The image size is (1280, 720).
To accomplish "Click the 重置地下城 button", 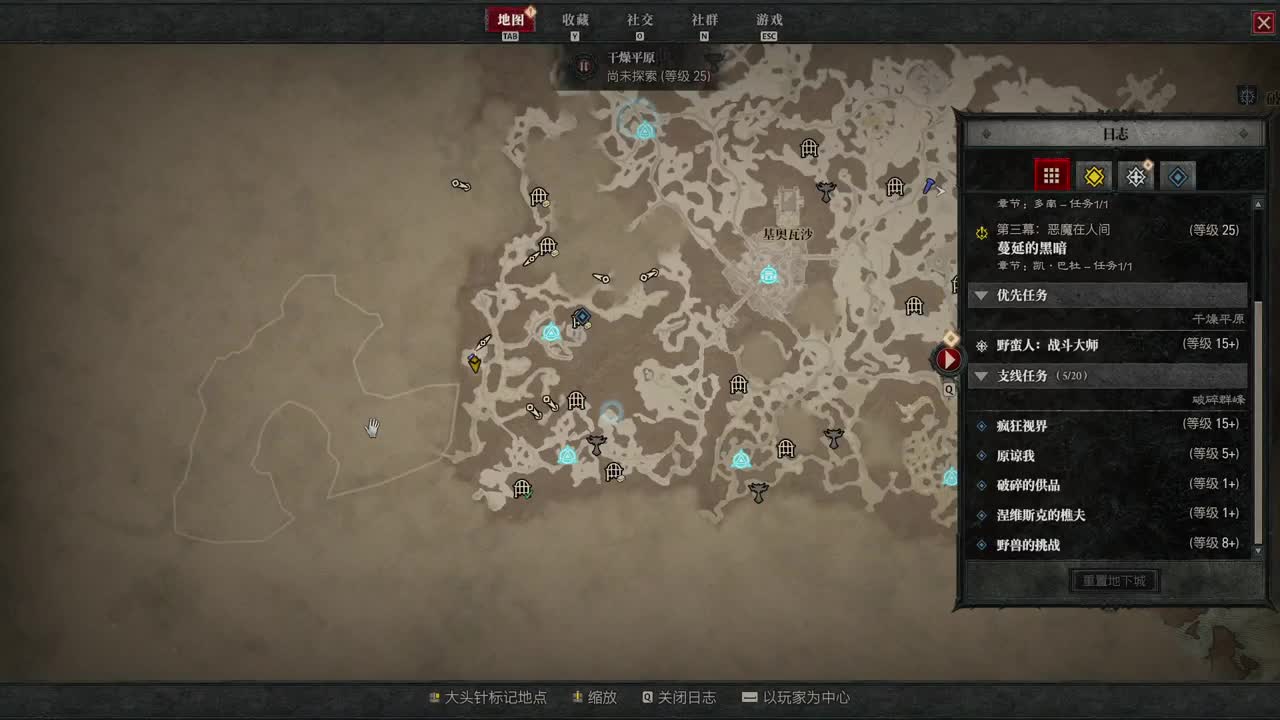I will [1114, 580].
